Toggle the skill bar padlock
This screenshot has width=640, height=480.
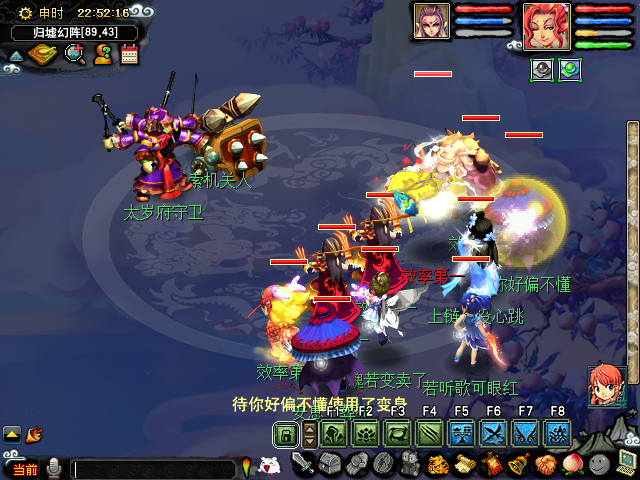[286, 433]
